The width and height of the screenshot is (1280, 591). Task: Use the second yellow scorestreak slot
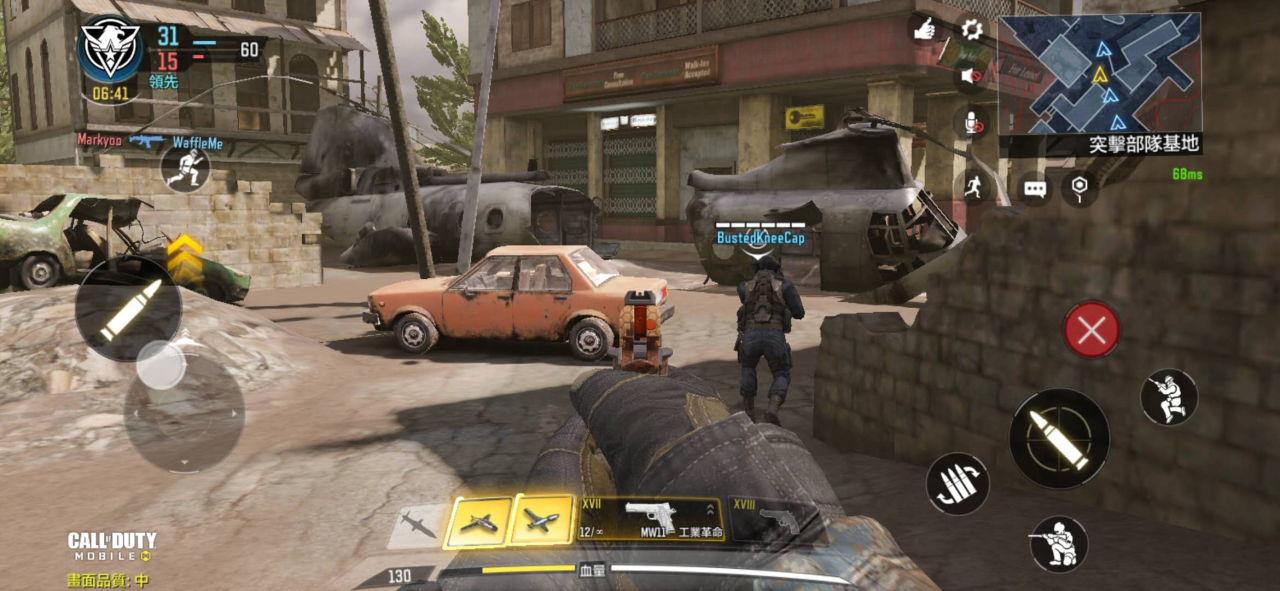click(542, 521)
